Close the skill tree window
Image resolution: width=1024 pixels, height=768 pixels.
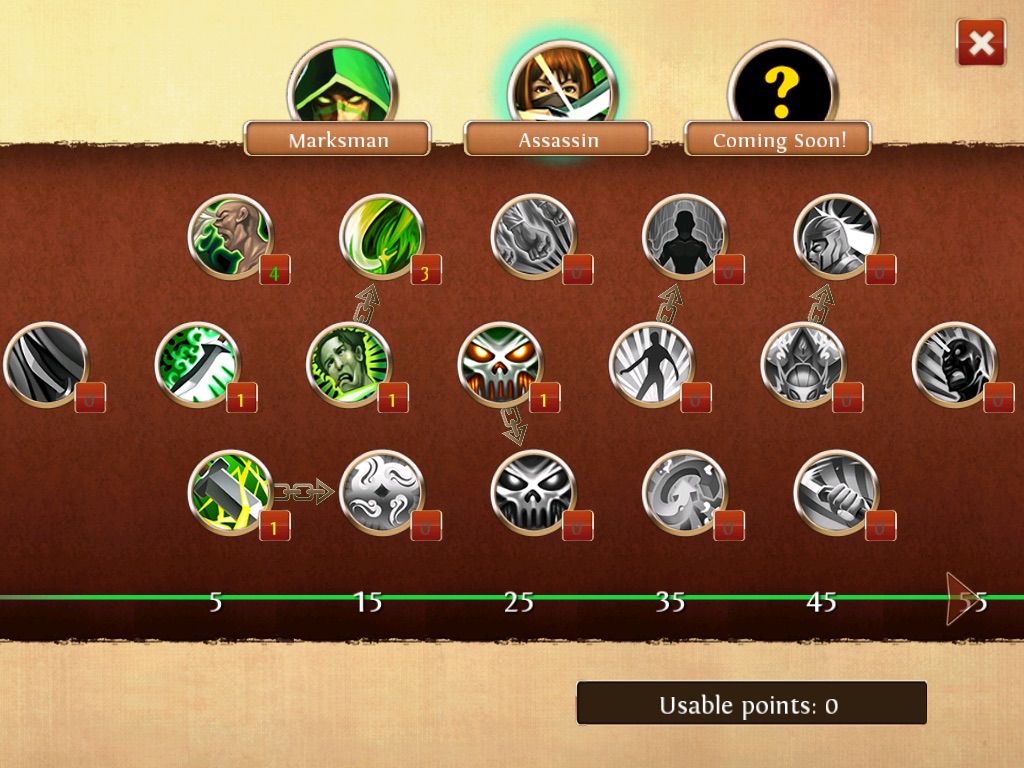981,43
